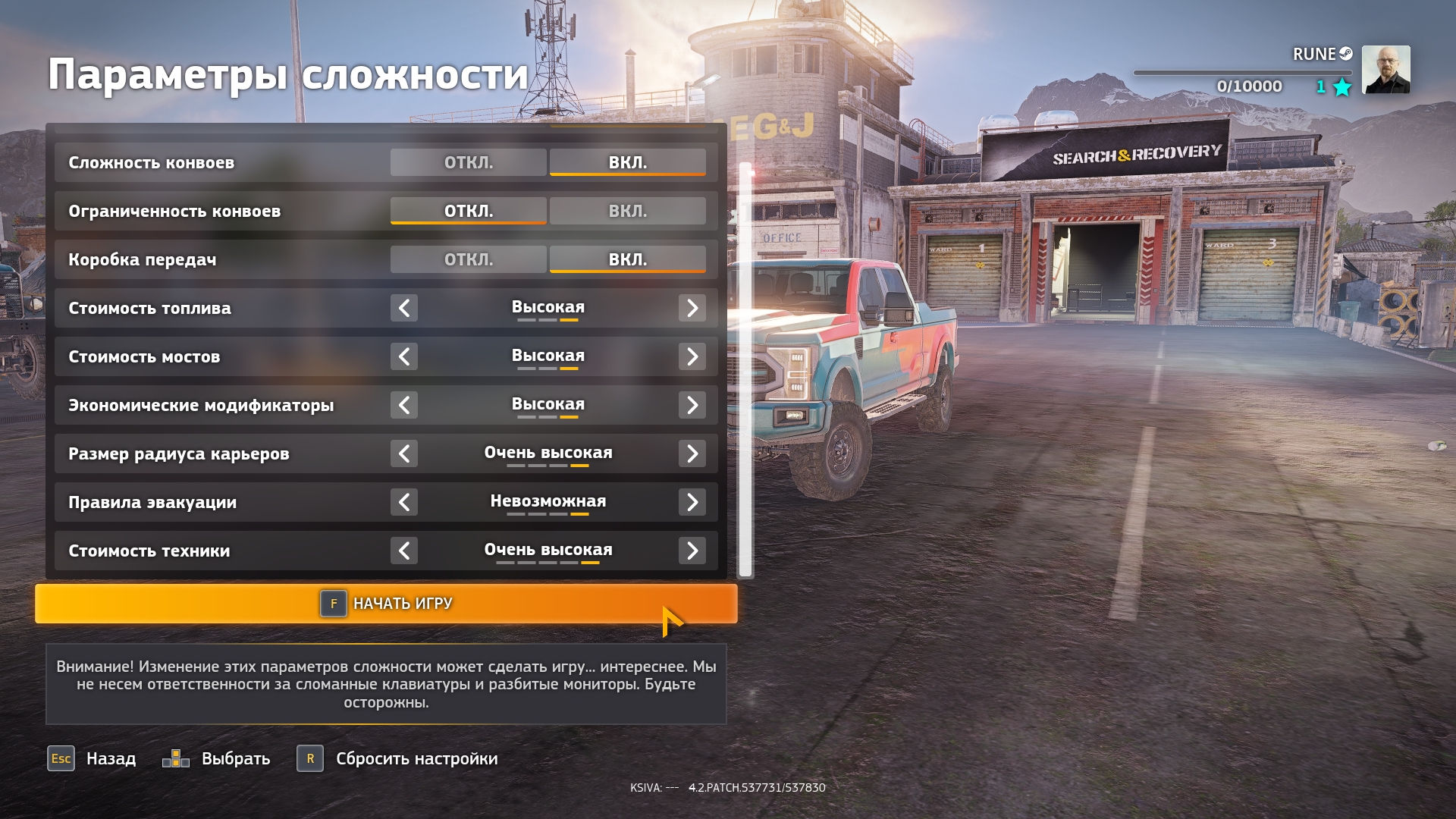Reduce Размер радиуса карьеров with left arrow
The image size is (1456, 819).
point(404,453)
